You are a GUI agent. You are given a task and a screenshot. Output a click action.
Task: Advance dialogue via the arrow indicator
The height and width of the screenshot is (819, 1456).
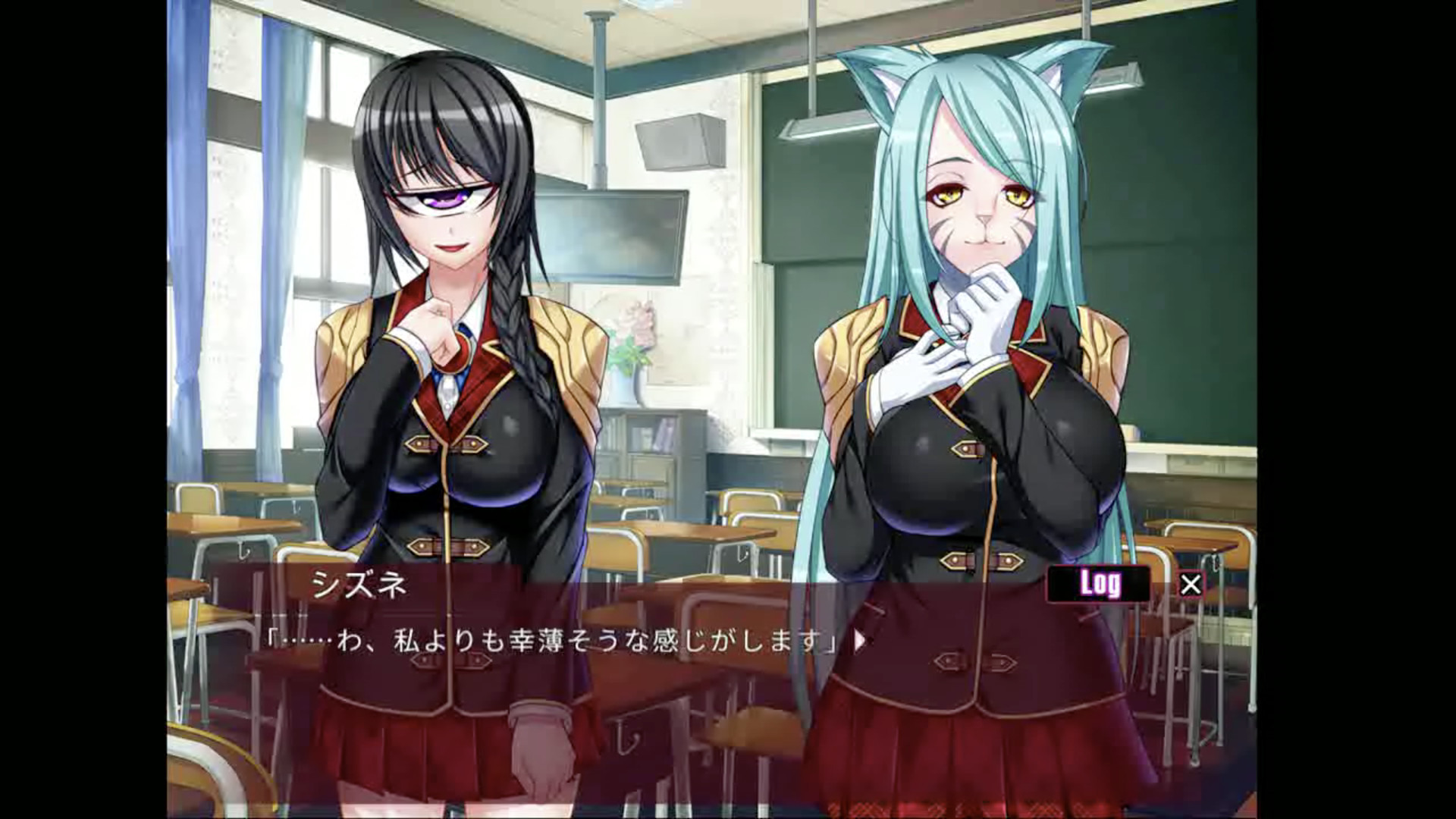[859, 642]
